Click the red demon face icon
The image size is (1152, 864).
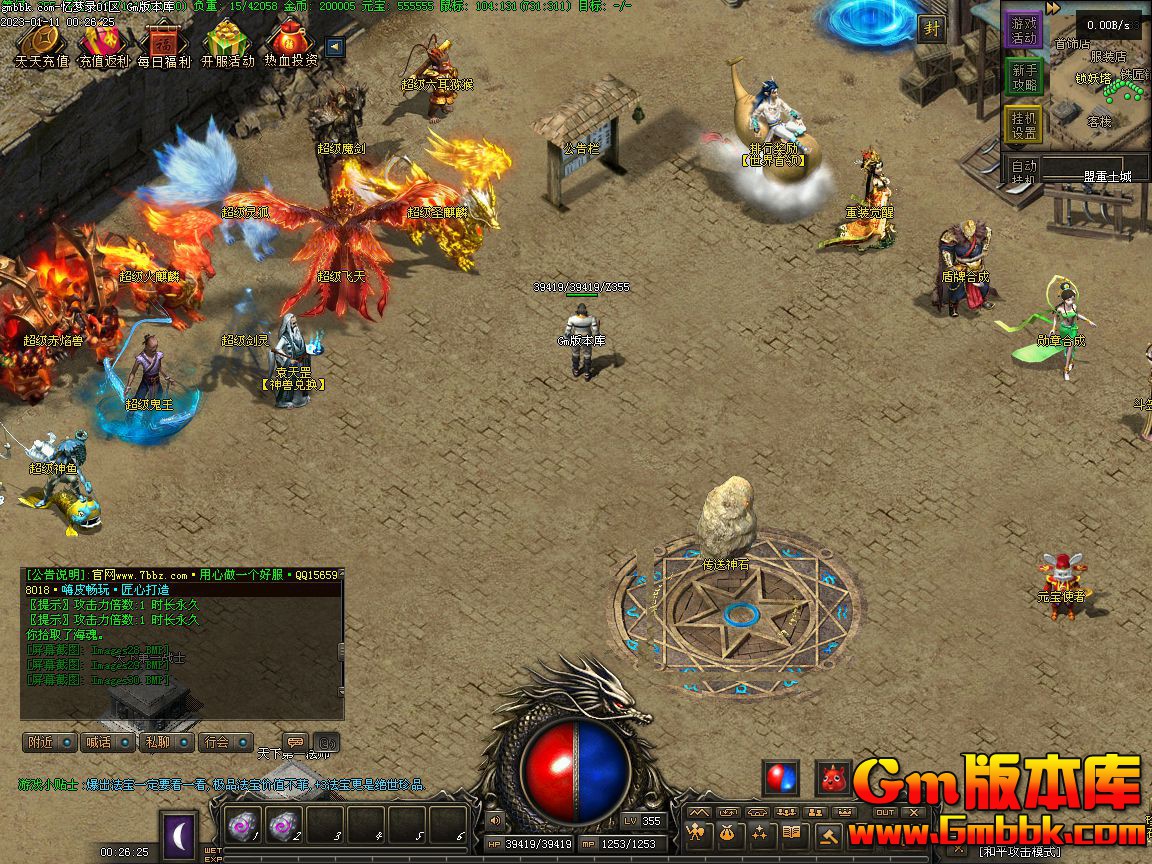[x=833, y=777]
